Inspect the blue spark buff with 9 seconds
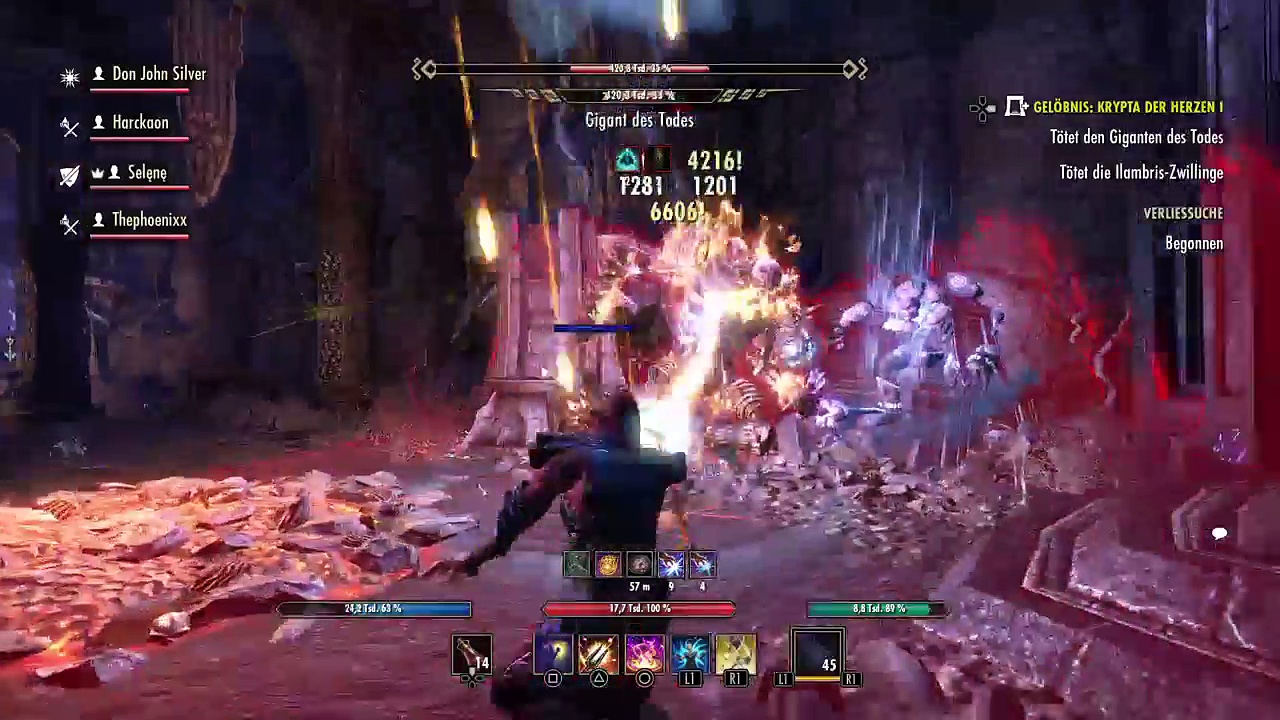Screen dimensions: 1280x720 671,565
